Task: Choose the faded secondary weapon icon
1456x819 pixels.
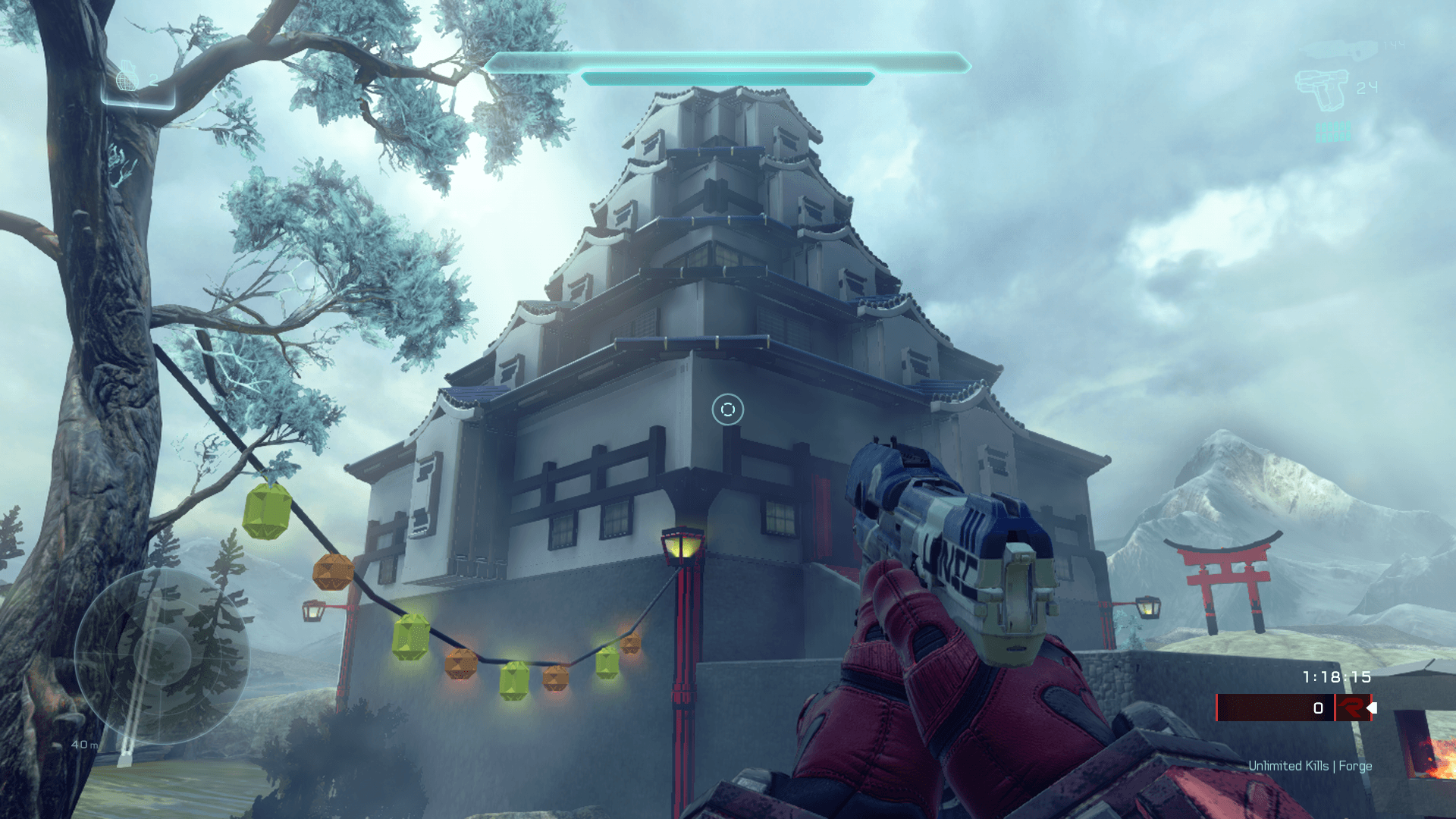Action: coord(1337,50)
